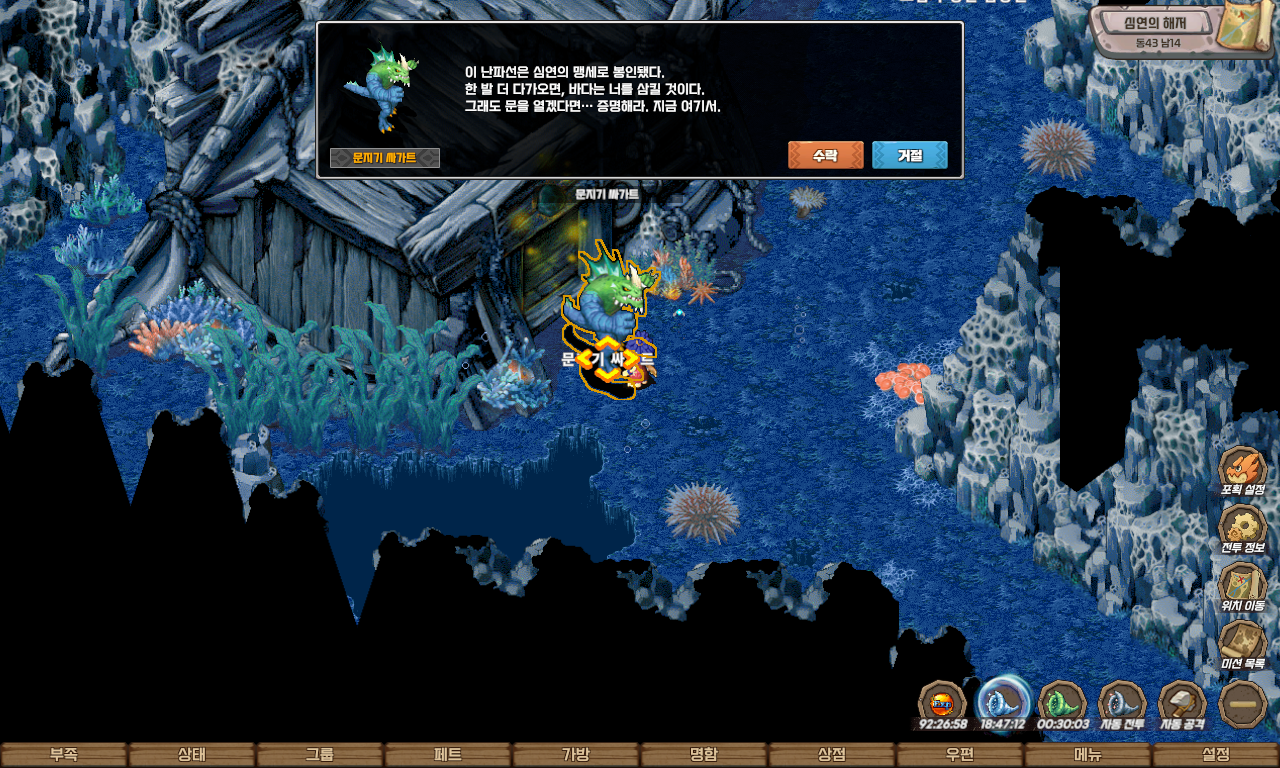Collapse the icon tray with minus button
Screen dimensions: 1280x768
pos(1243,703)
